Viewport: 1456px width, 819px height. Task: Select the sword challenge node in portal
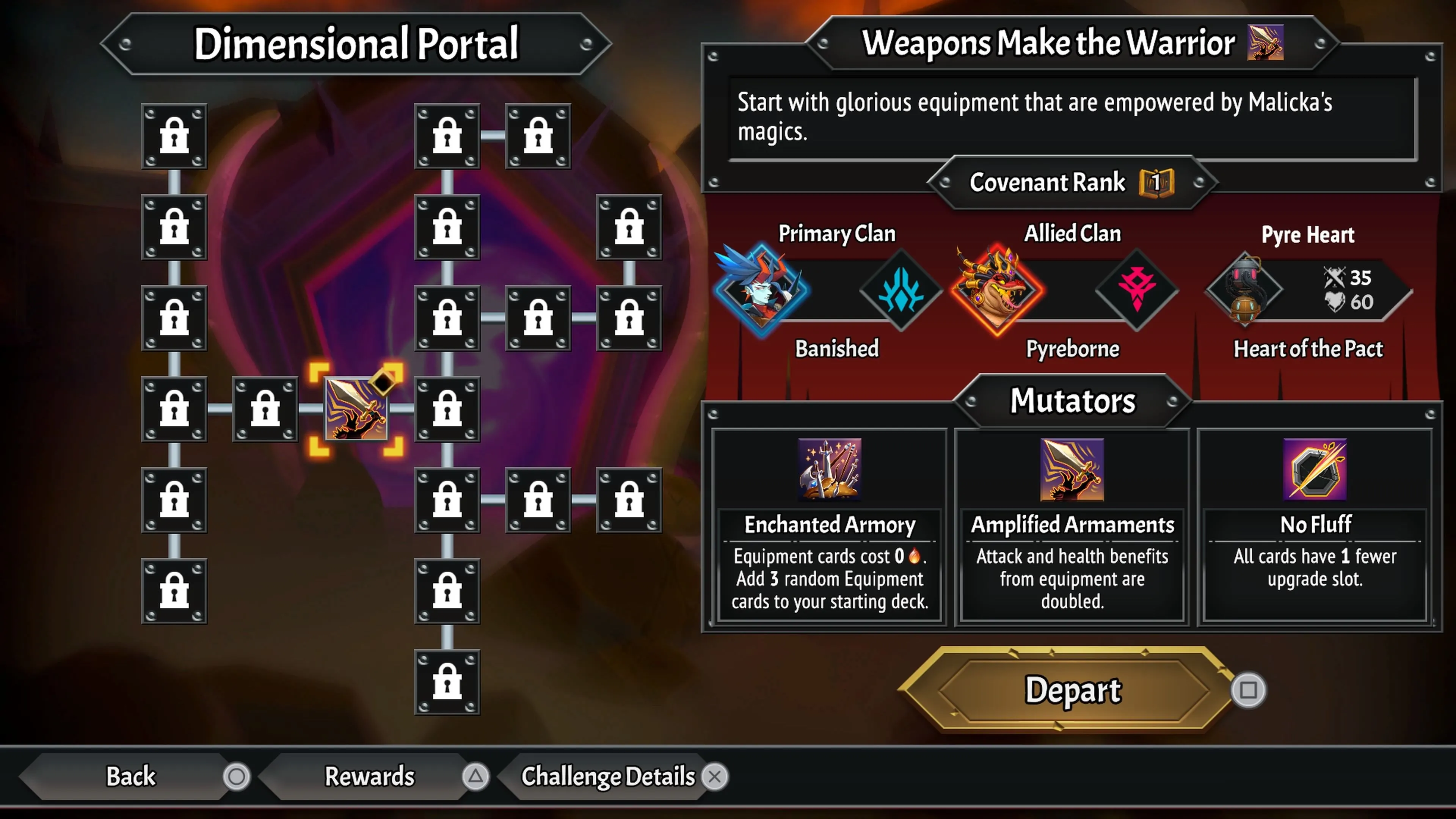coord(356,409)
